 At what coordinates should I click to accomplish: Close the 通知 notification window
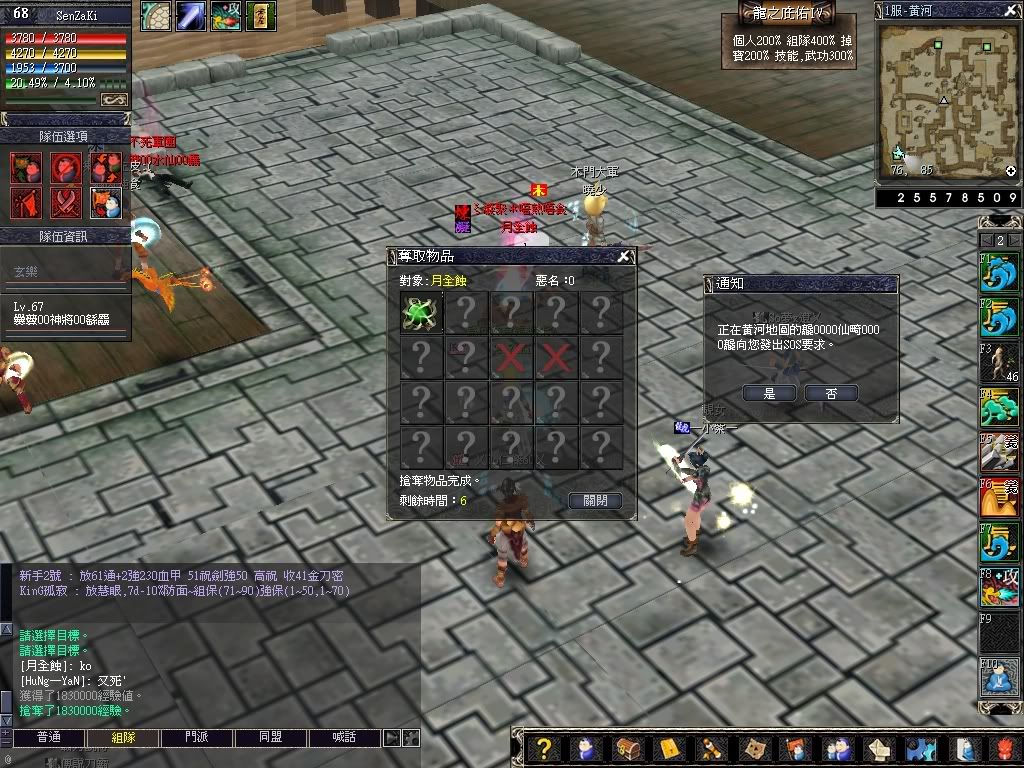pos(888,284)
